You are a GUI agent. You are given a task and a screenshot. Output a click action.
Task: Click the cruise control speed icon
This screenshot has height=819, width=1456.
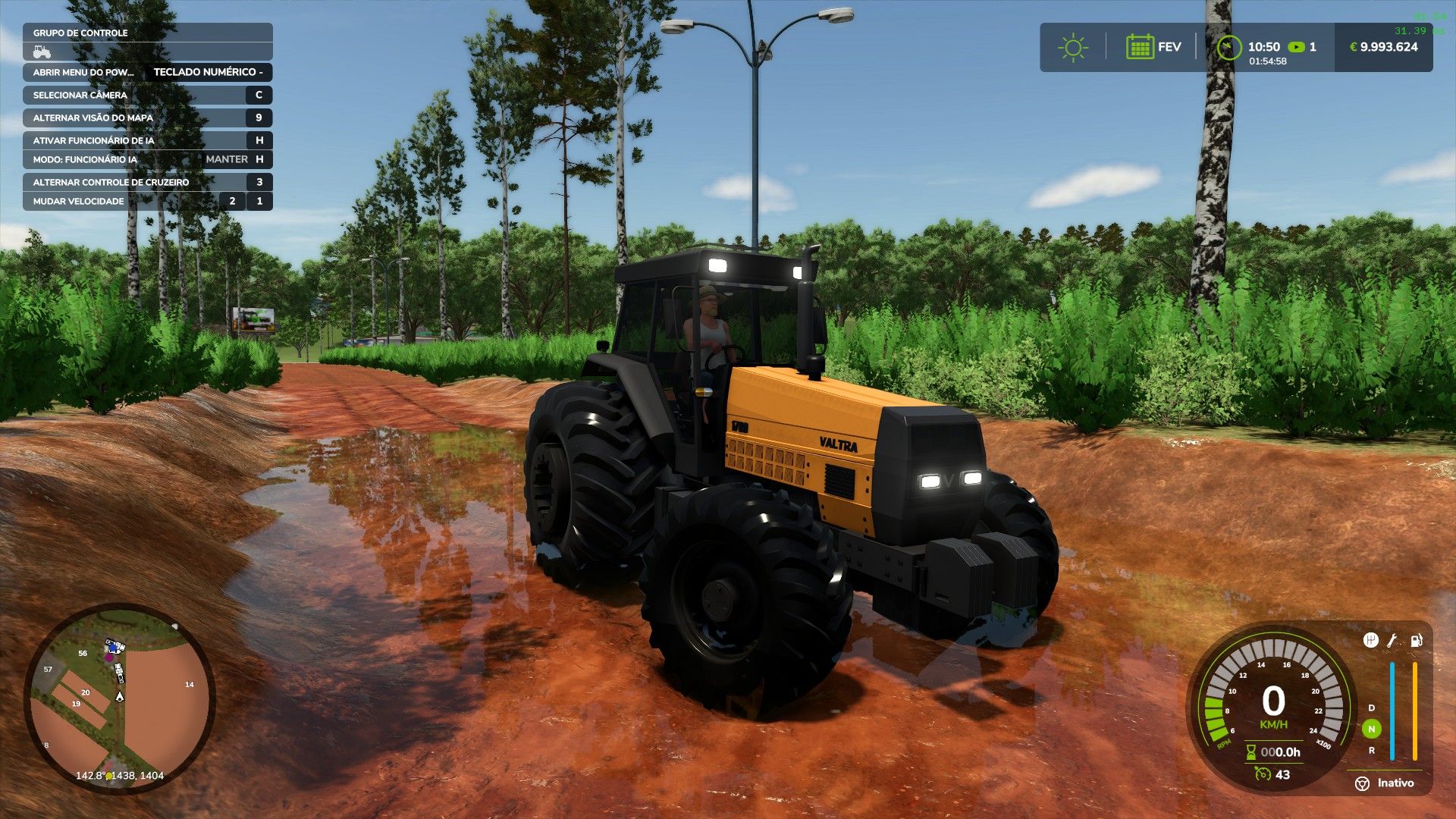click(x=1263, y=774)
